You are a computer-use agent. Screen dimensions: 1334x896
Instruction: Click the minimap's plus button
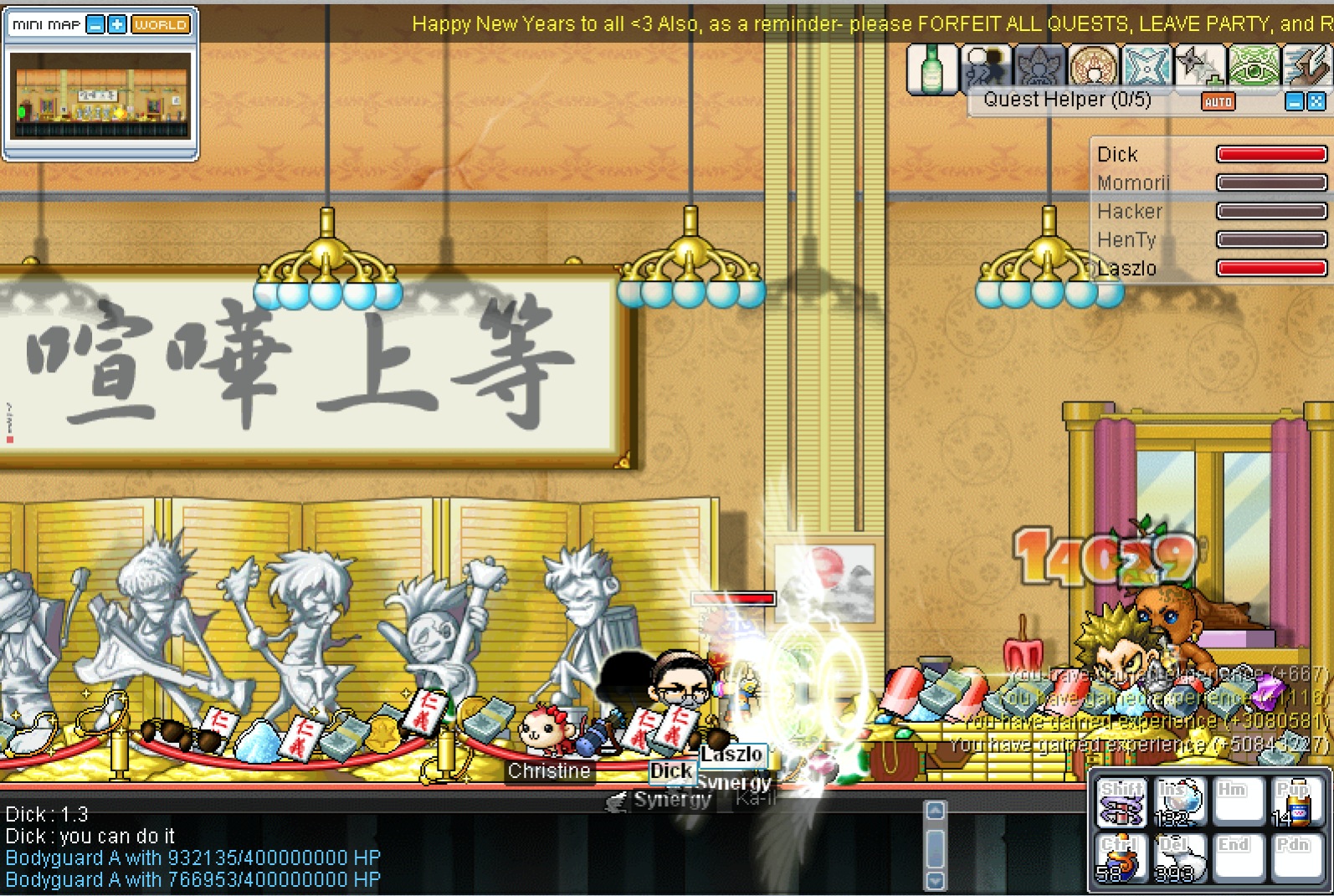[117, 25]
